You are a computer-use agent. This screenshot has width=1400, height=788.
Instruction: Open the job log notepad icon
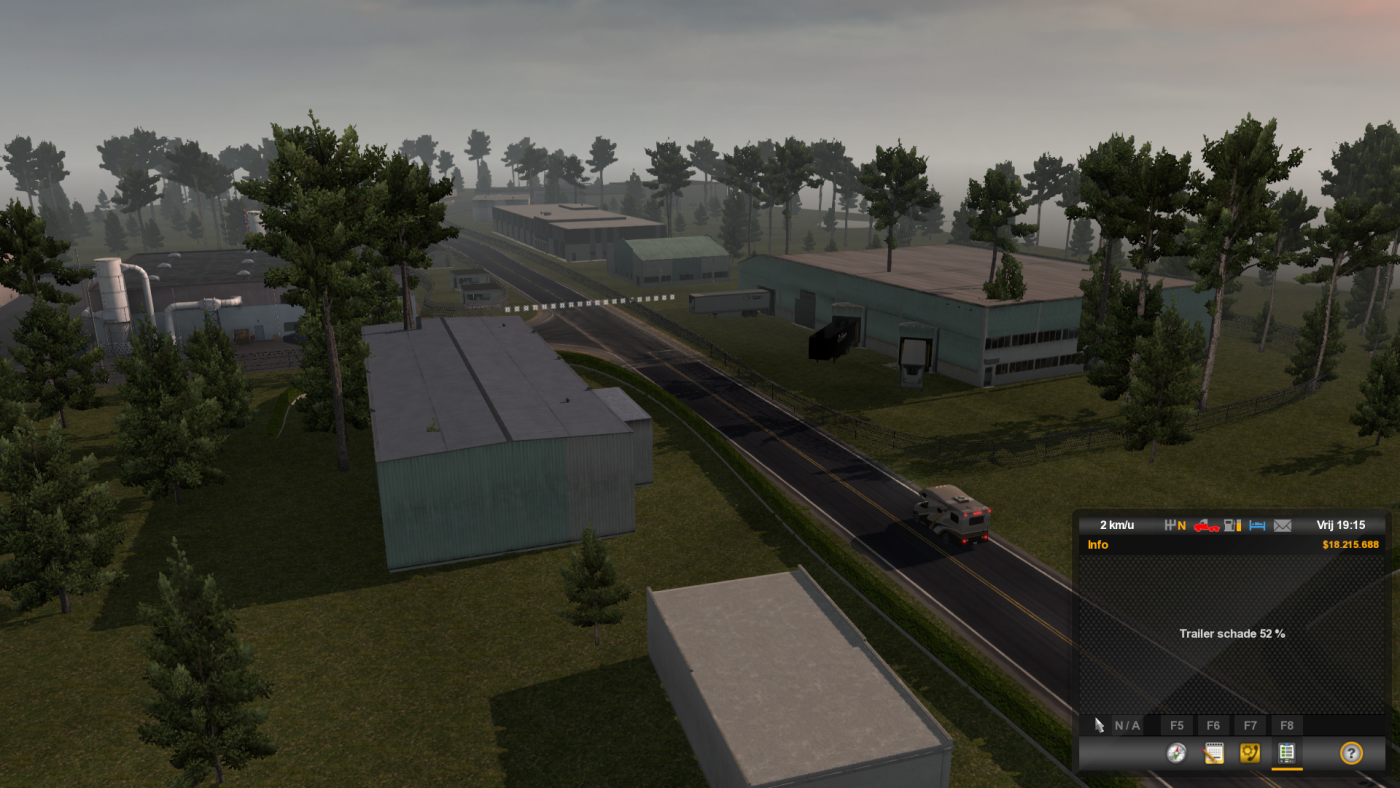coord(1215,753)
